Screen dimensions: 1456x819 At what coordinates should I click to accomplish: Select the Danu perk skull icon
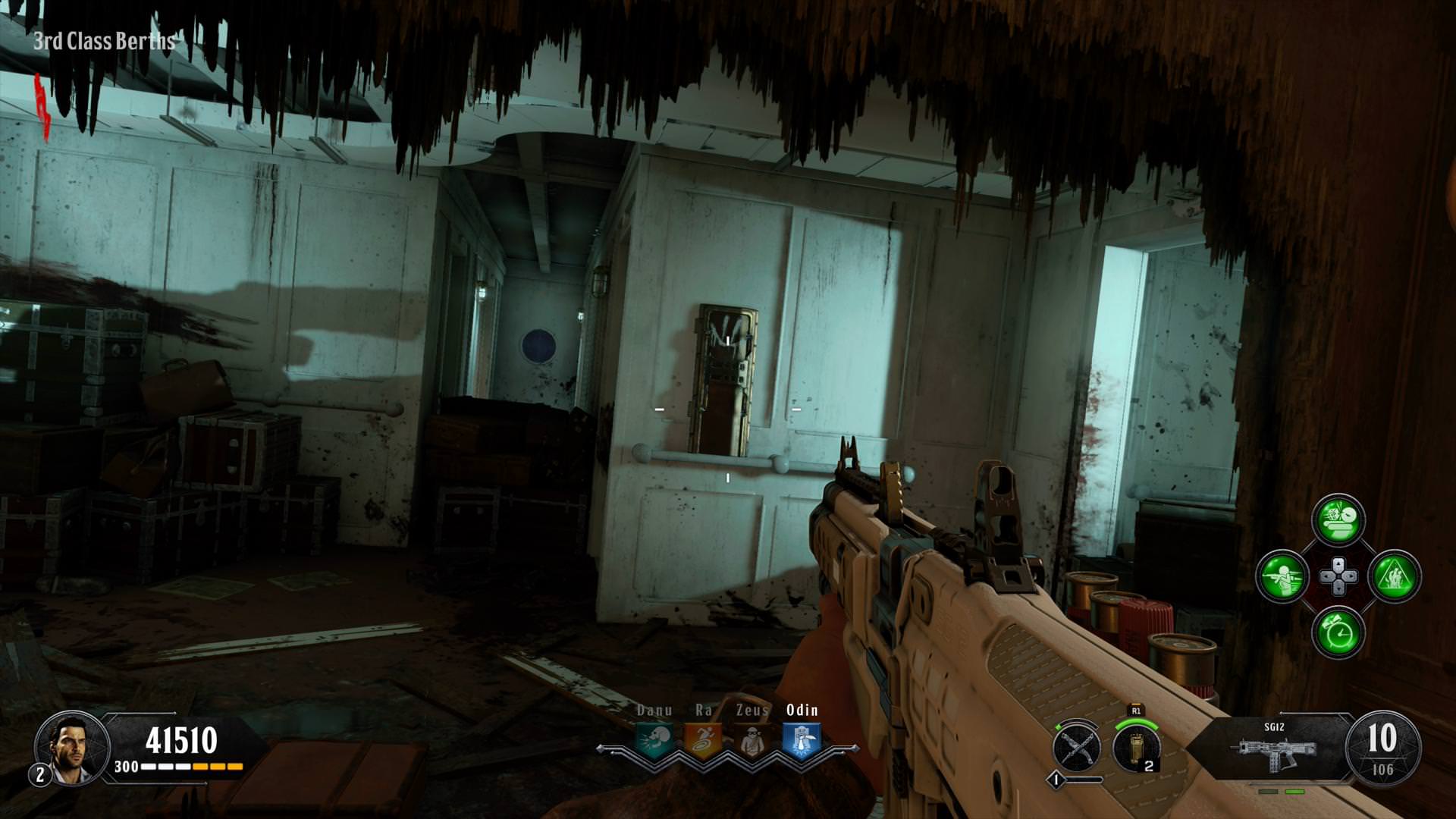click(654, 739)
